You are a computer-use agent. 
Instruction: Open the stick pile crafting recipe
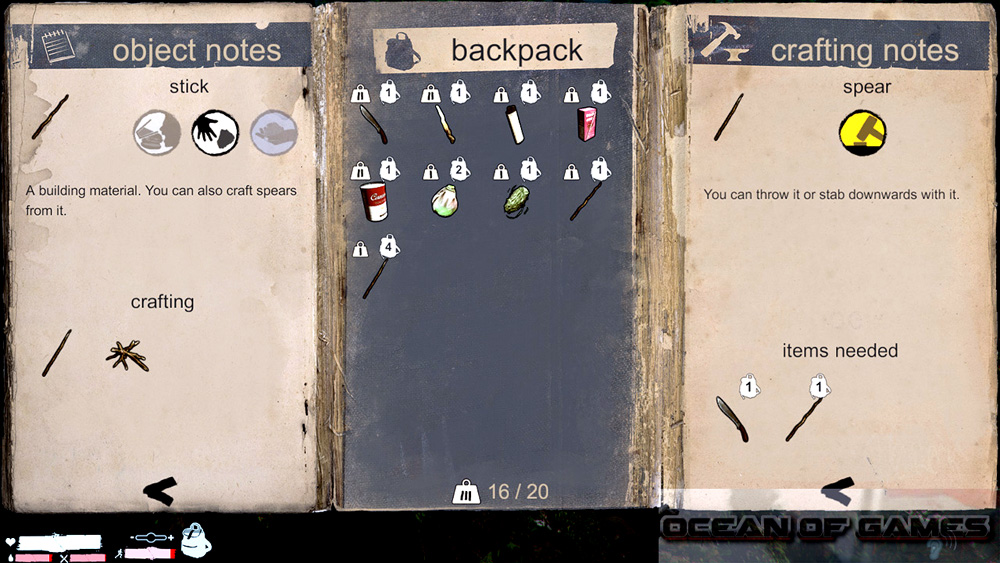click(x=127, y=354)
